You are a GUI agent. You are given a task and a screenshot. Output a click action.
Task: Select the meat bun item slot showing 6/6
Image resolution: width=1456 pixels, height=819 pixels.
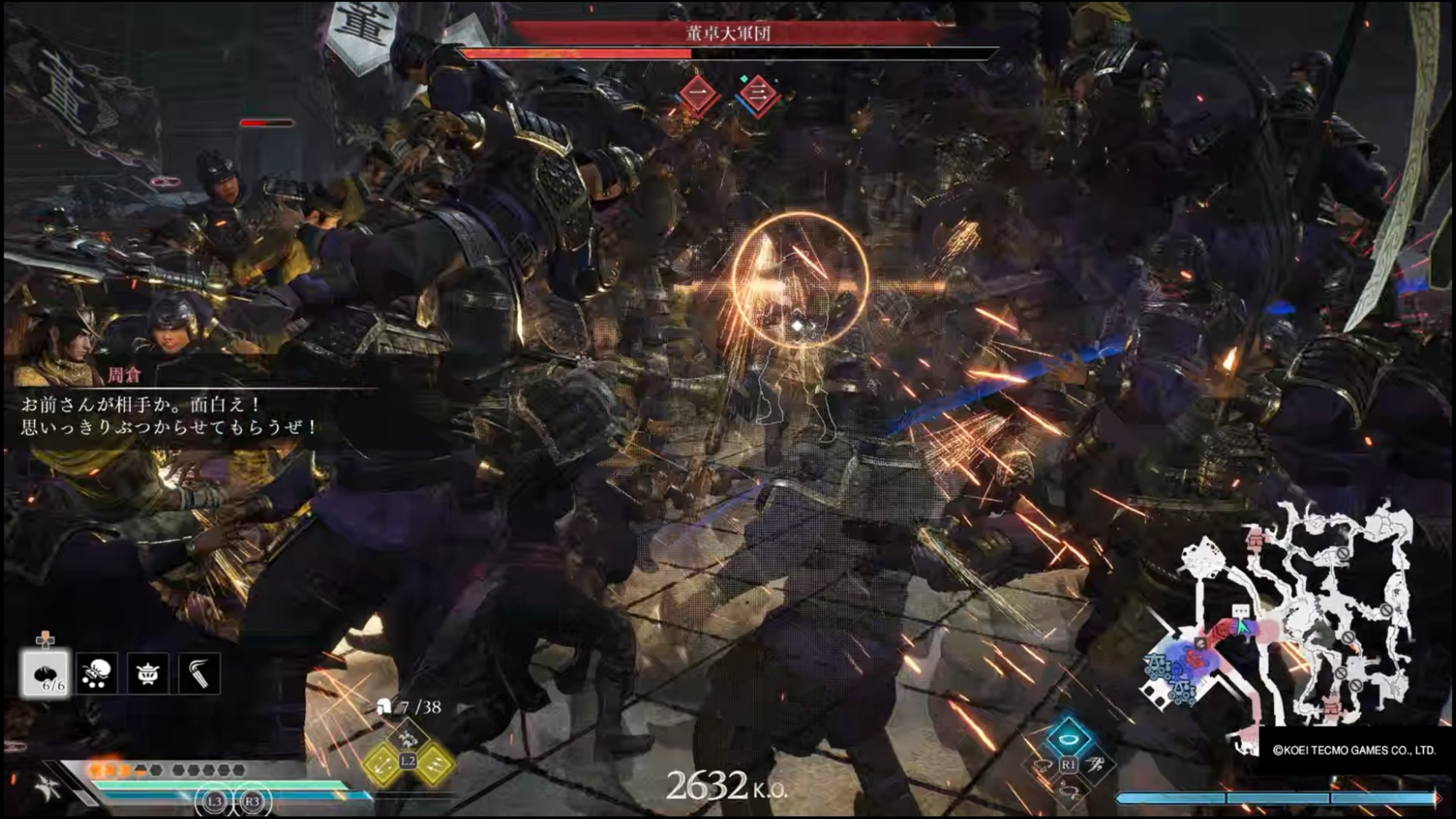45,673
